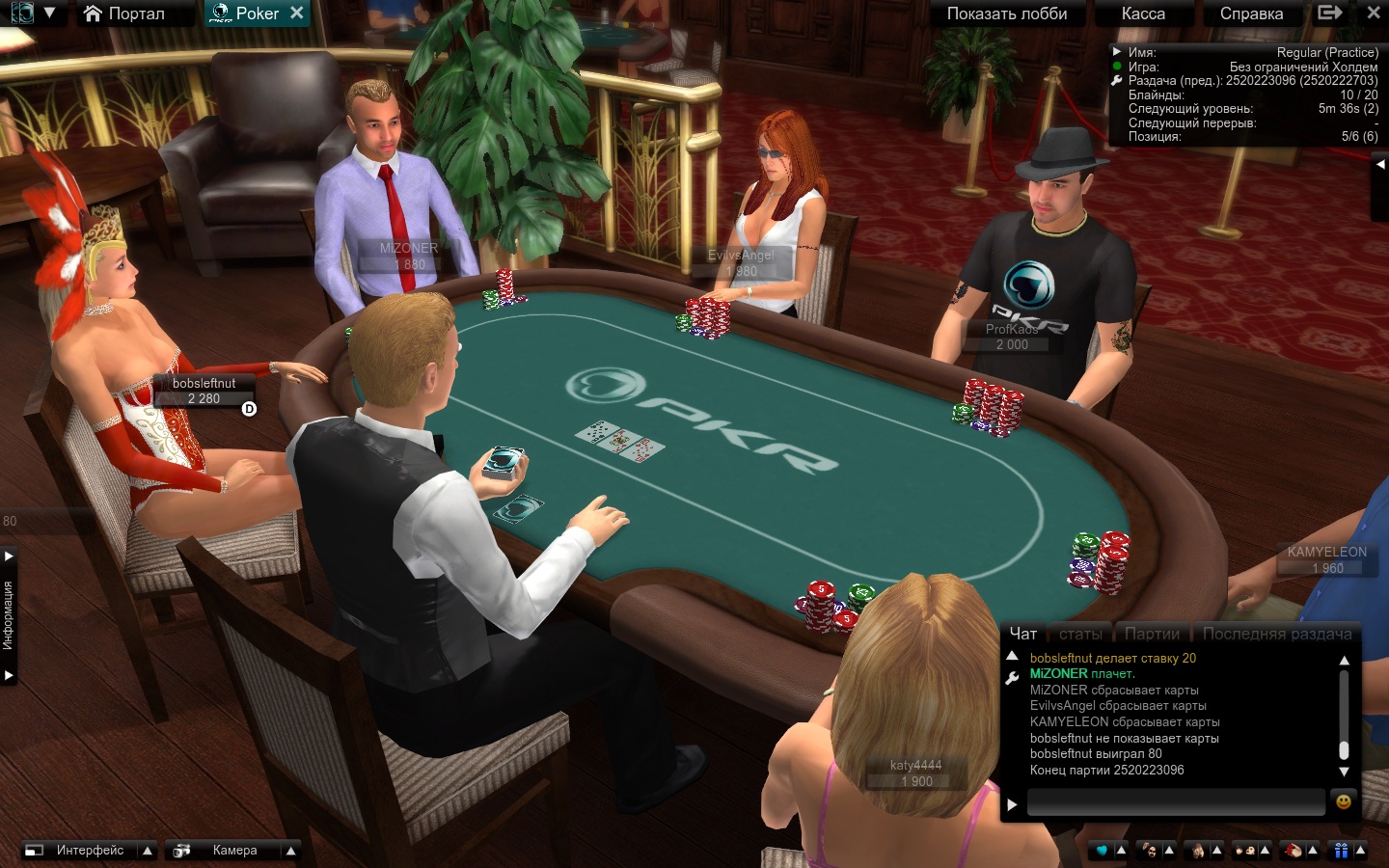
Task: Click the chat message input field
Action: 1175,802
